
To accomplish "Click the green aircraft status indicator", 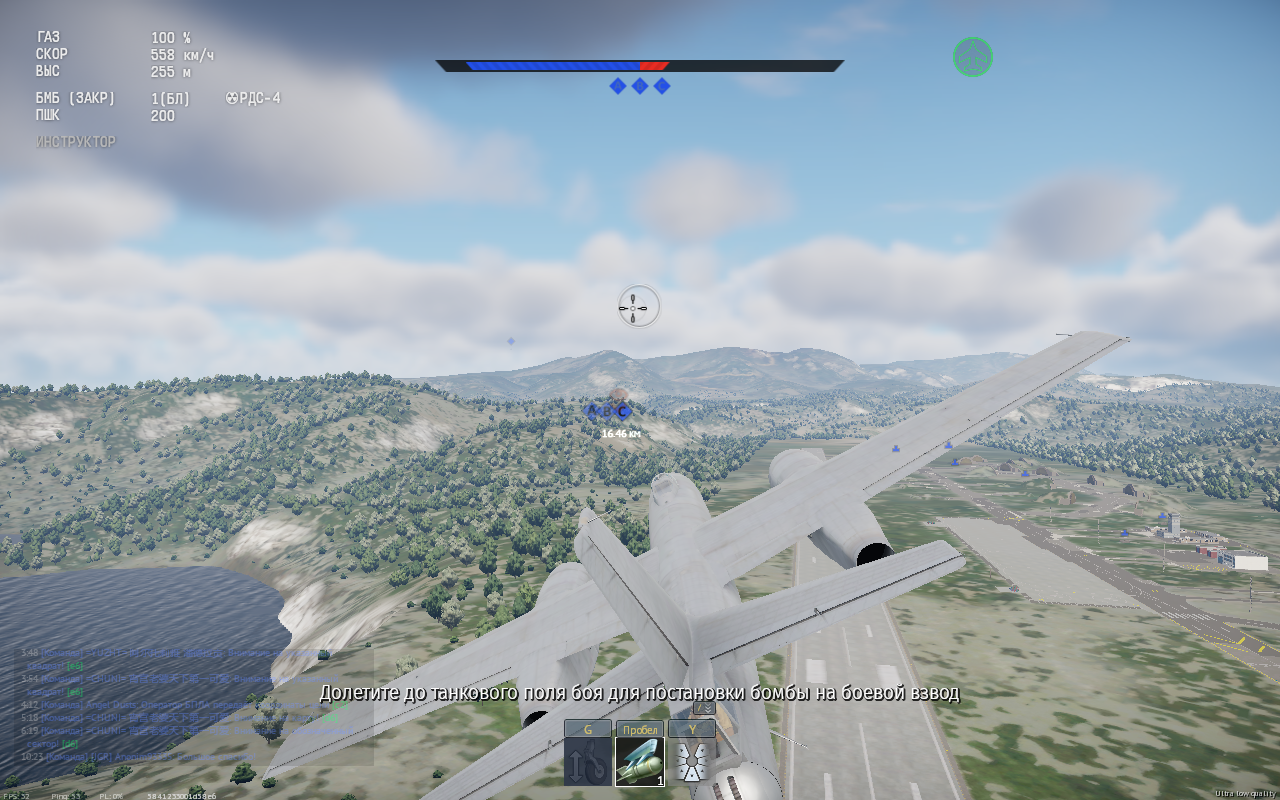I will (x=972, y=57).
